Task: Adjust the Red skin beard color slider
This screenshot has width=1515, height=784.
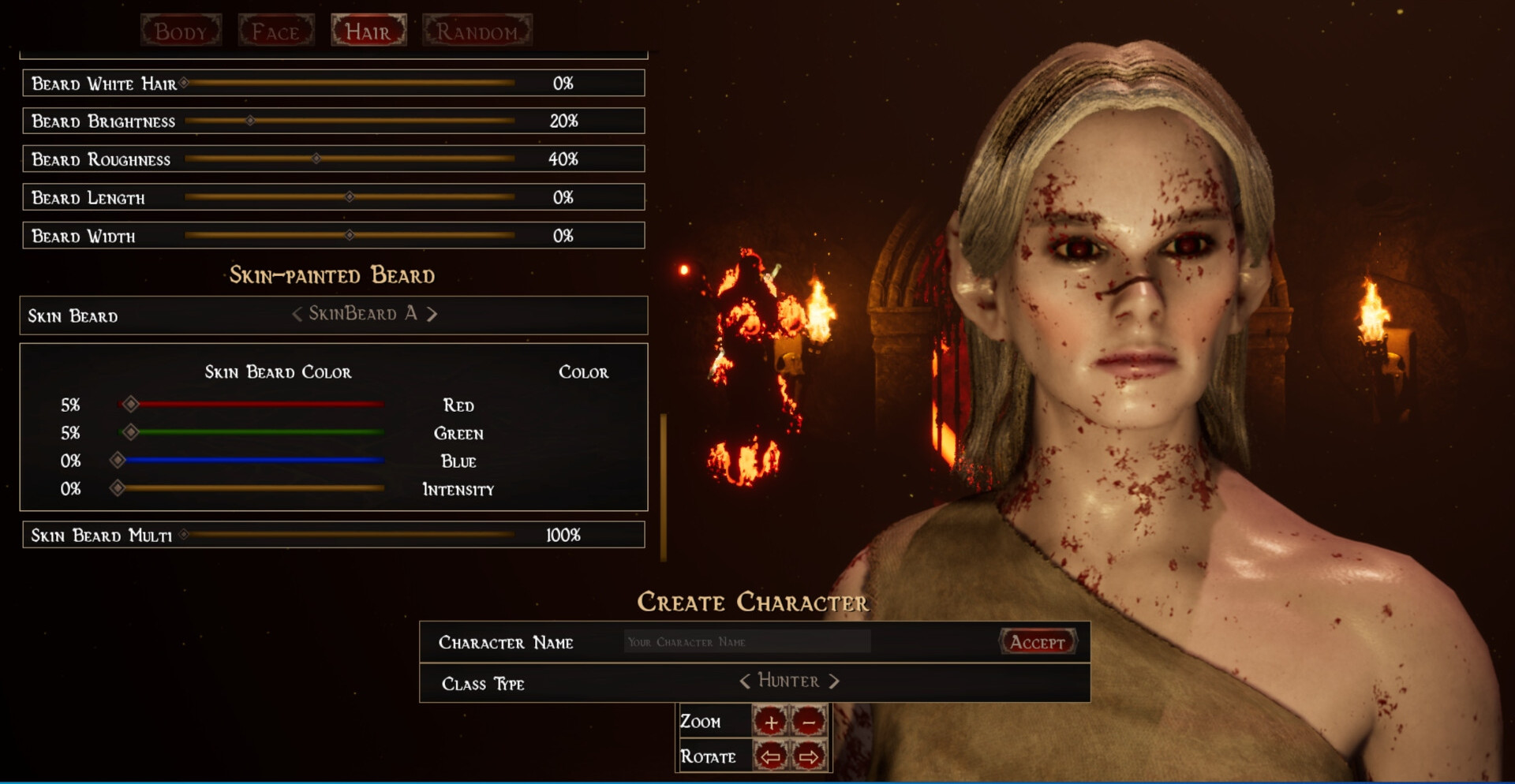Action: coord(131,405)
